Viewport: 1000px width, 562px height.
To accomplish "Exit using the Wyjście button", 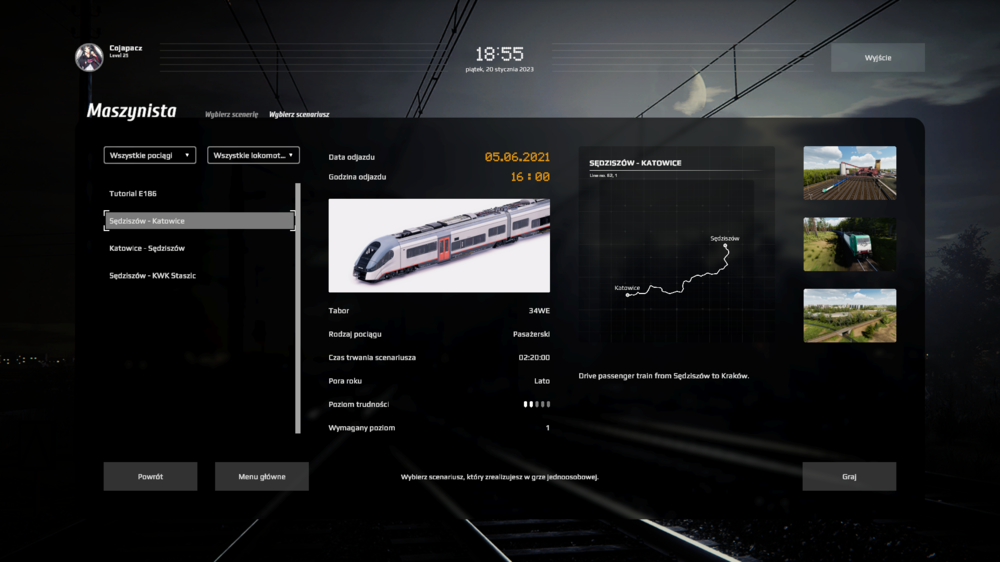I will coord(877,57).
